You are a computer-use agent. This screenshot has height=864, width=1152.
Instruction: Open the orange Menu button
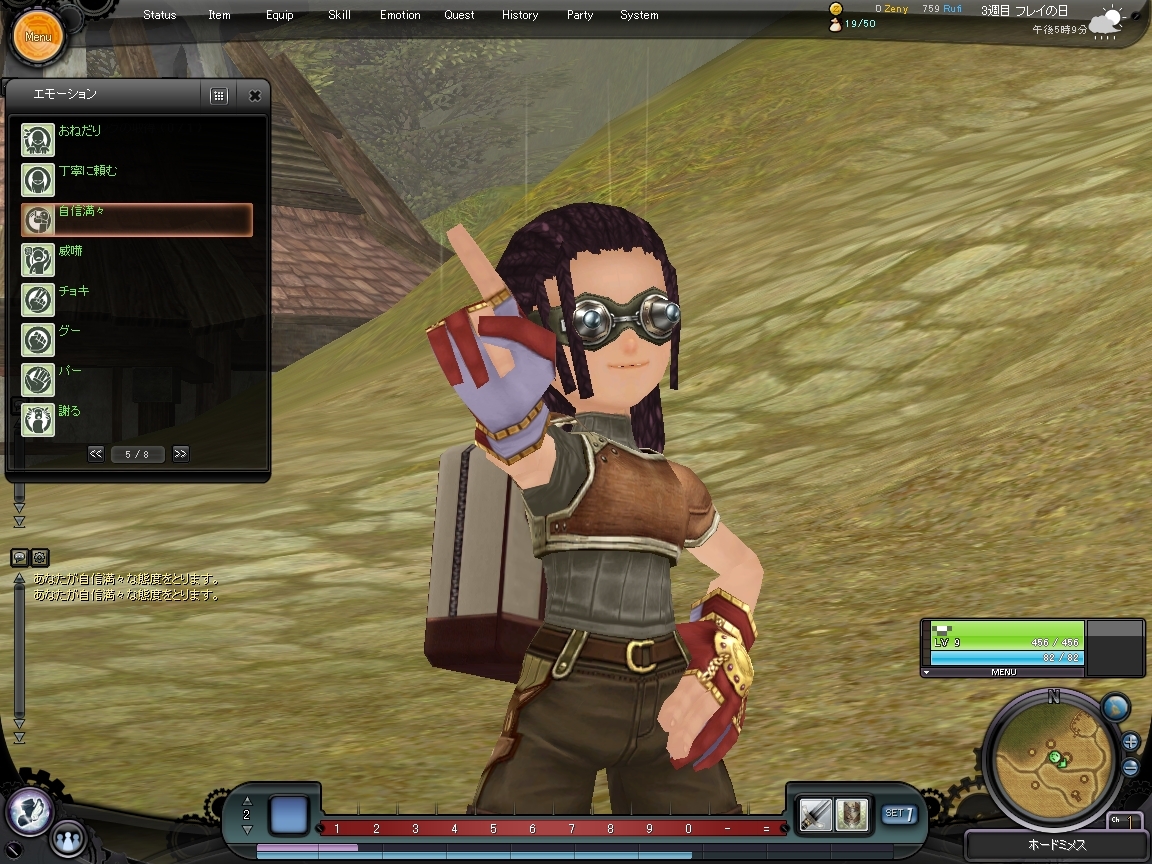pos(38,37)
